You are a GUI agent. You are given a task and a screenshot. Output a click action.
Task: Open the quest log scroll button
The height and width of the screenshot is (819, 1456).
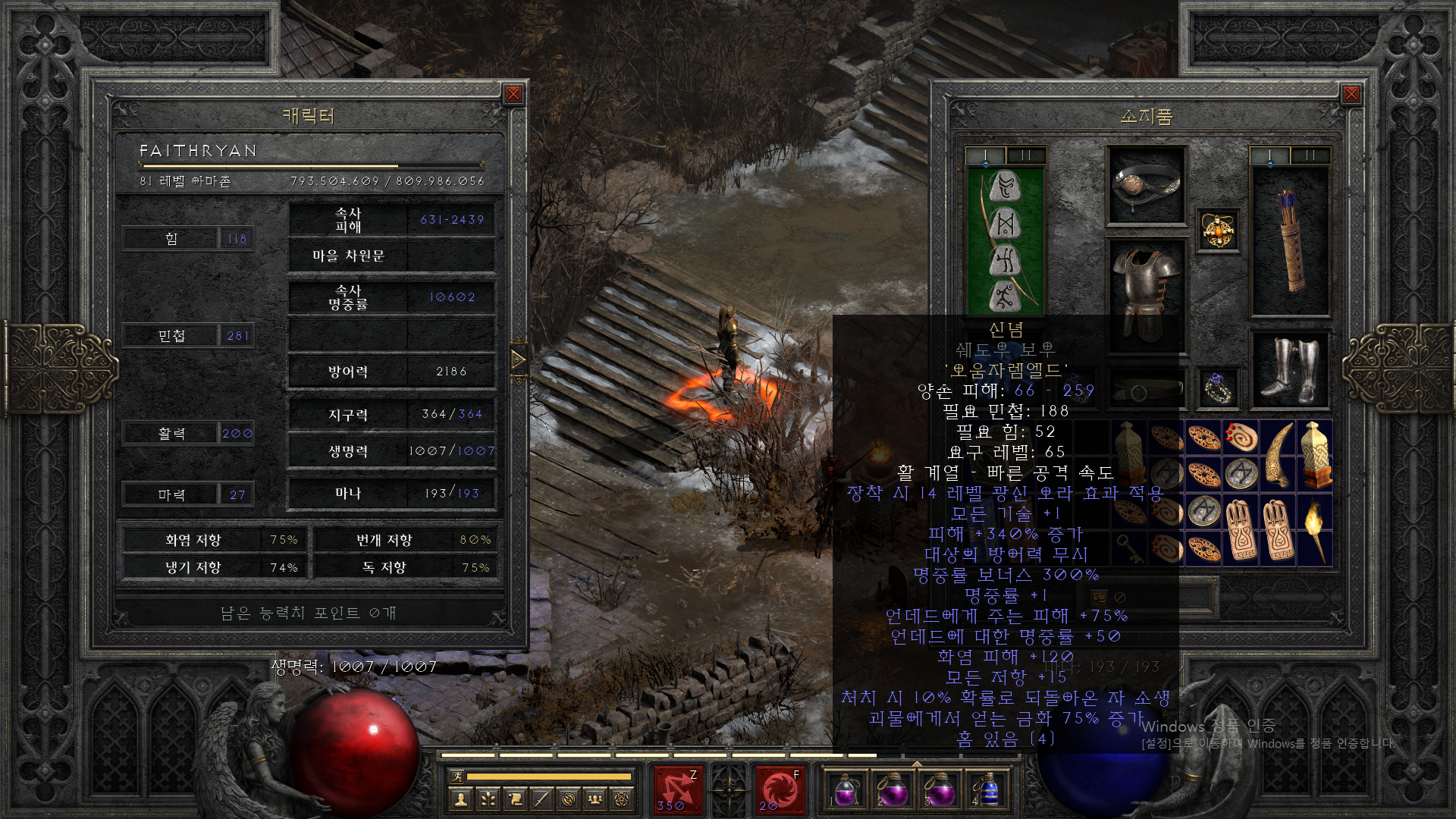(x=515, y=799)
